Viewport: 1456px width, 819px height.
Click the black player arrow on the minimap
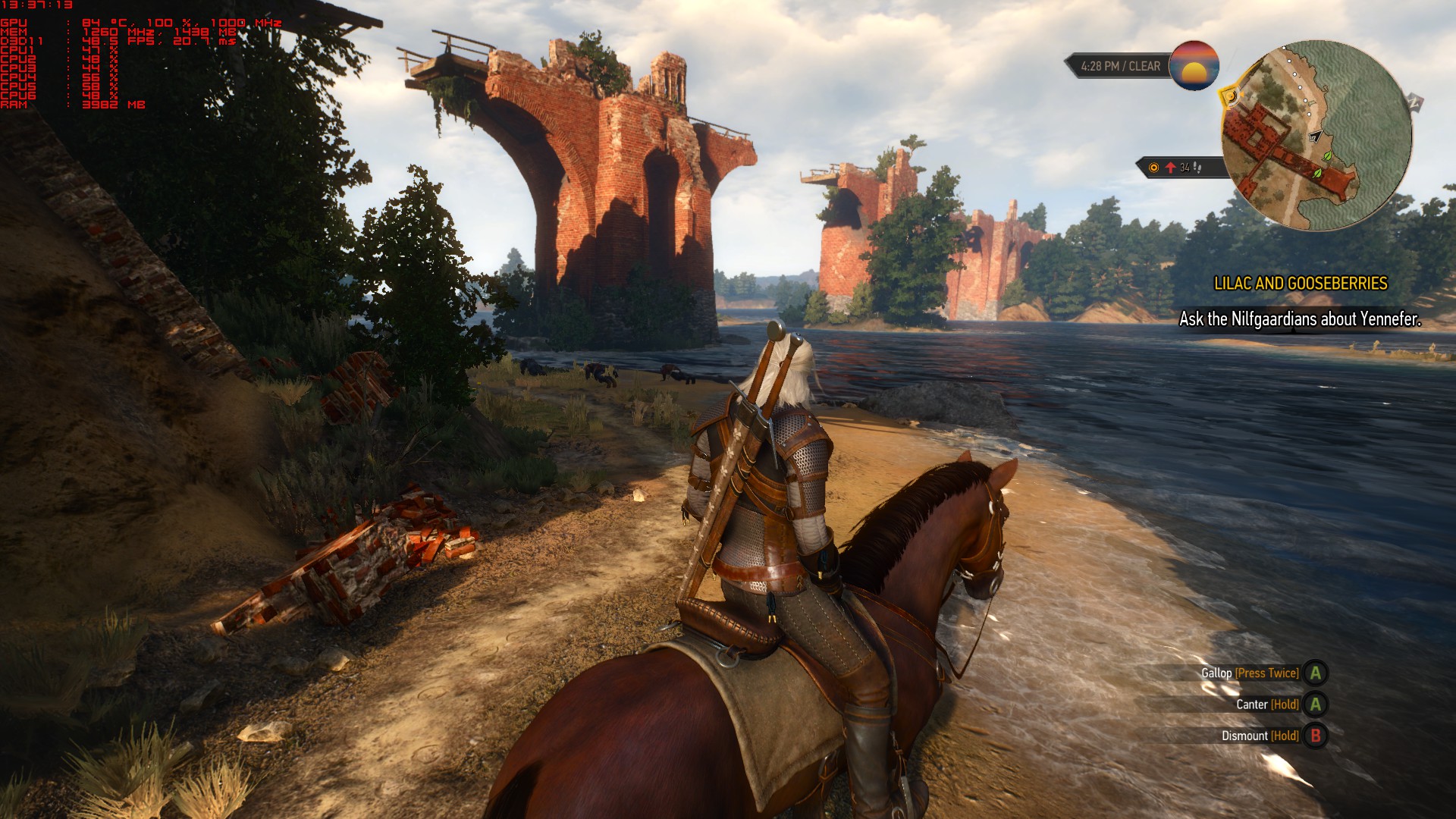tap(1316, 136)
